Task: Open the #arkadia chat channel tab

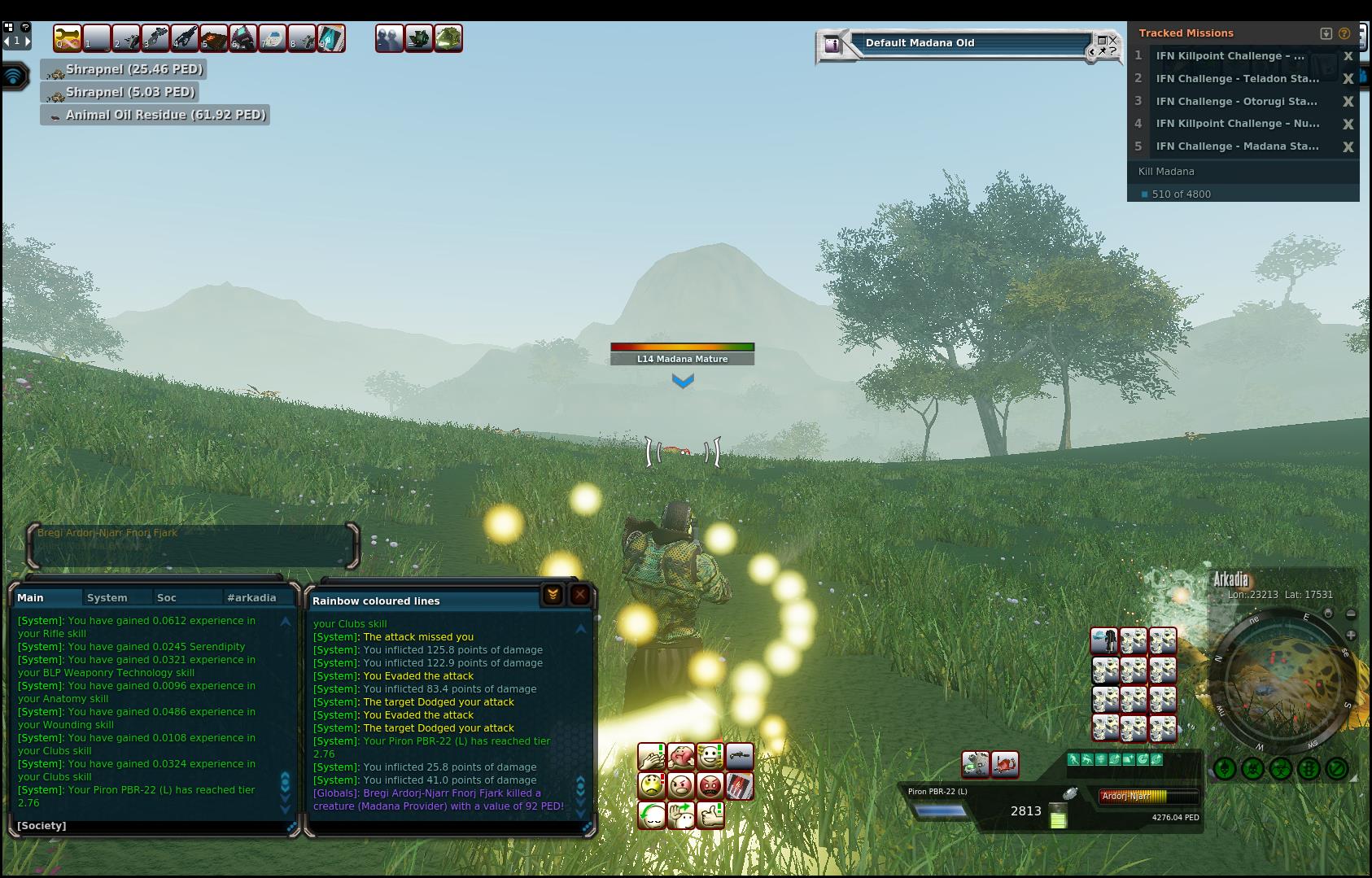Action: (251, 597)
